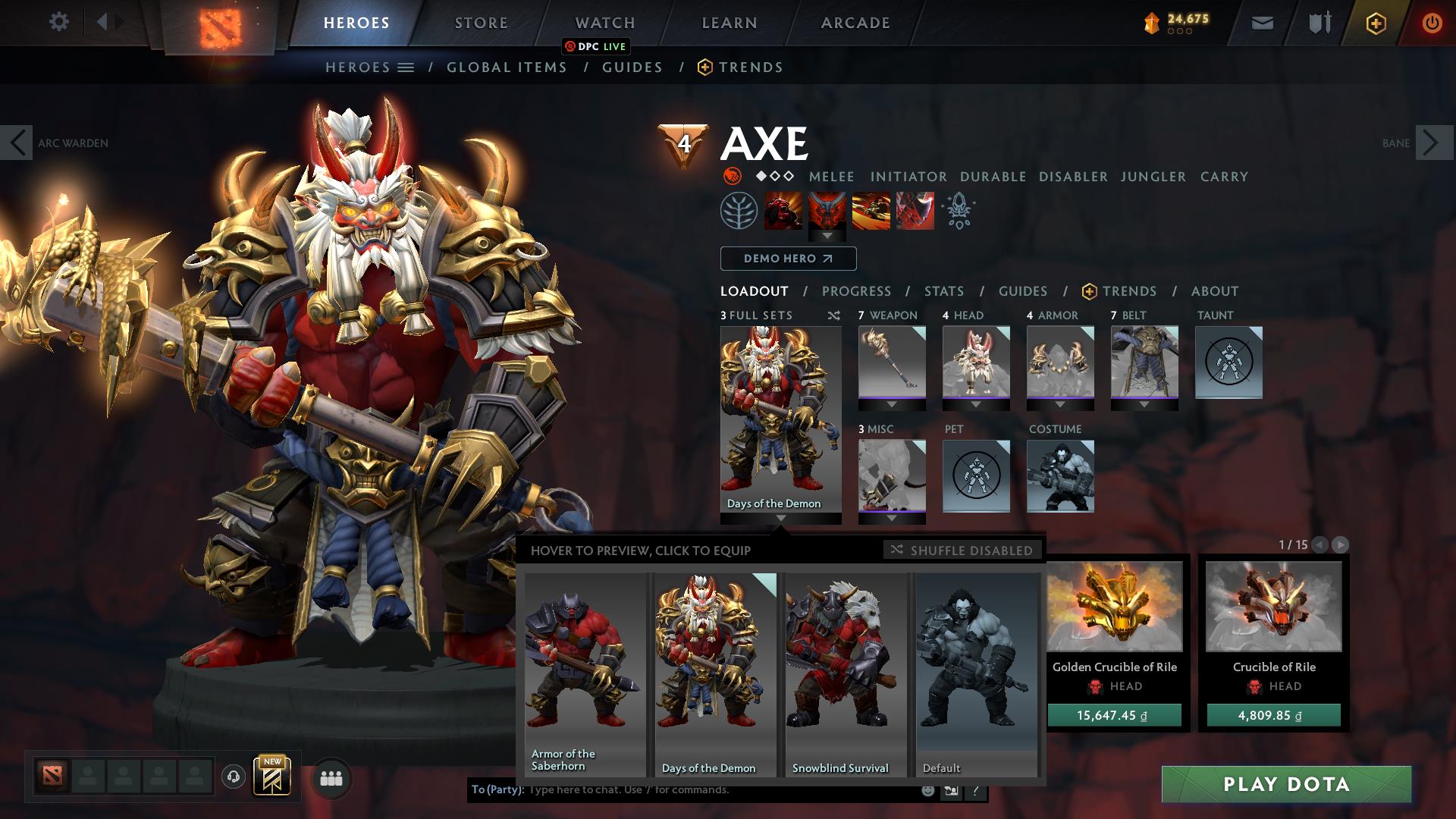The height and width of the screenshot is (819, 1456).
Task: Open the Heroes hamburger menu
Action: tap(406, 67)
